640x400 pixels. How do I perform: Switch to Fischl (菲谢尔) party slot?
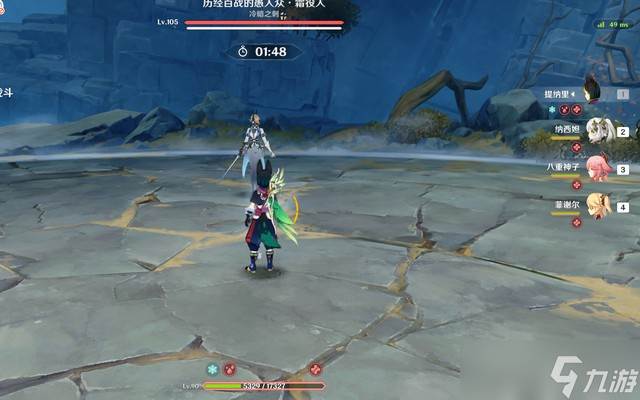tap(597, 205)
